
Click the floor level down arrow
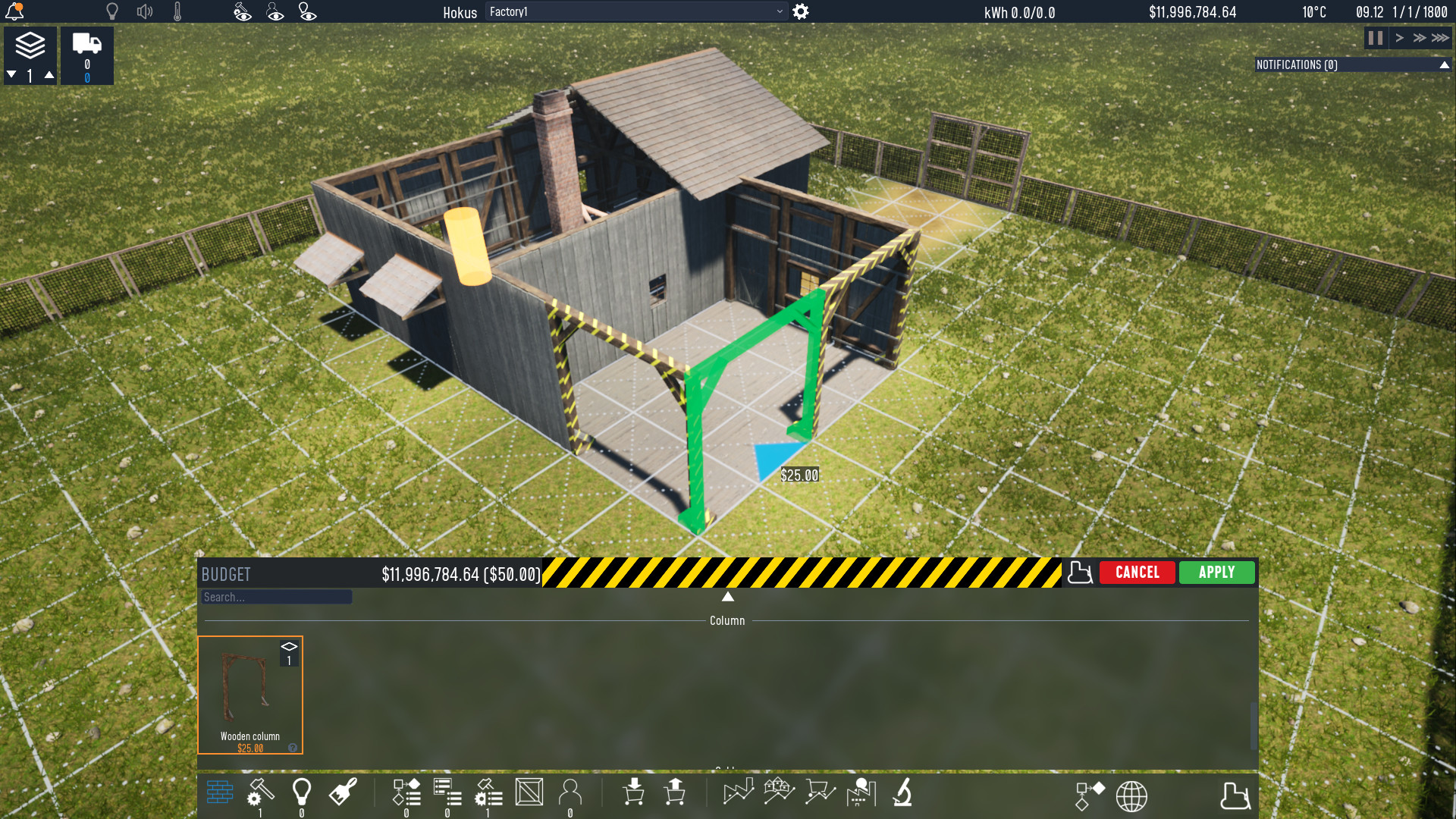coord(11,74)
